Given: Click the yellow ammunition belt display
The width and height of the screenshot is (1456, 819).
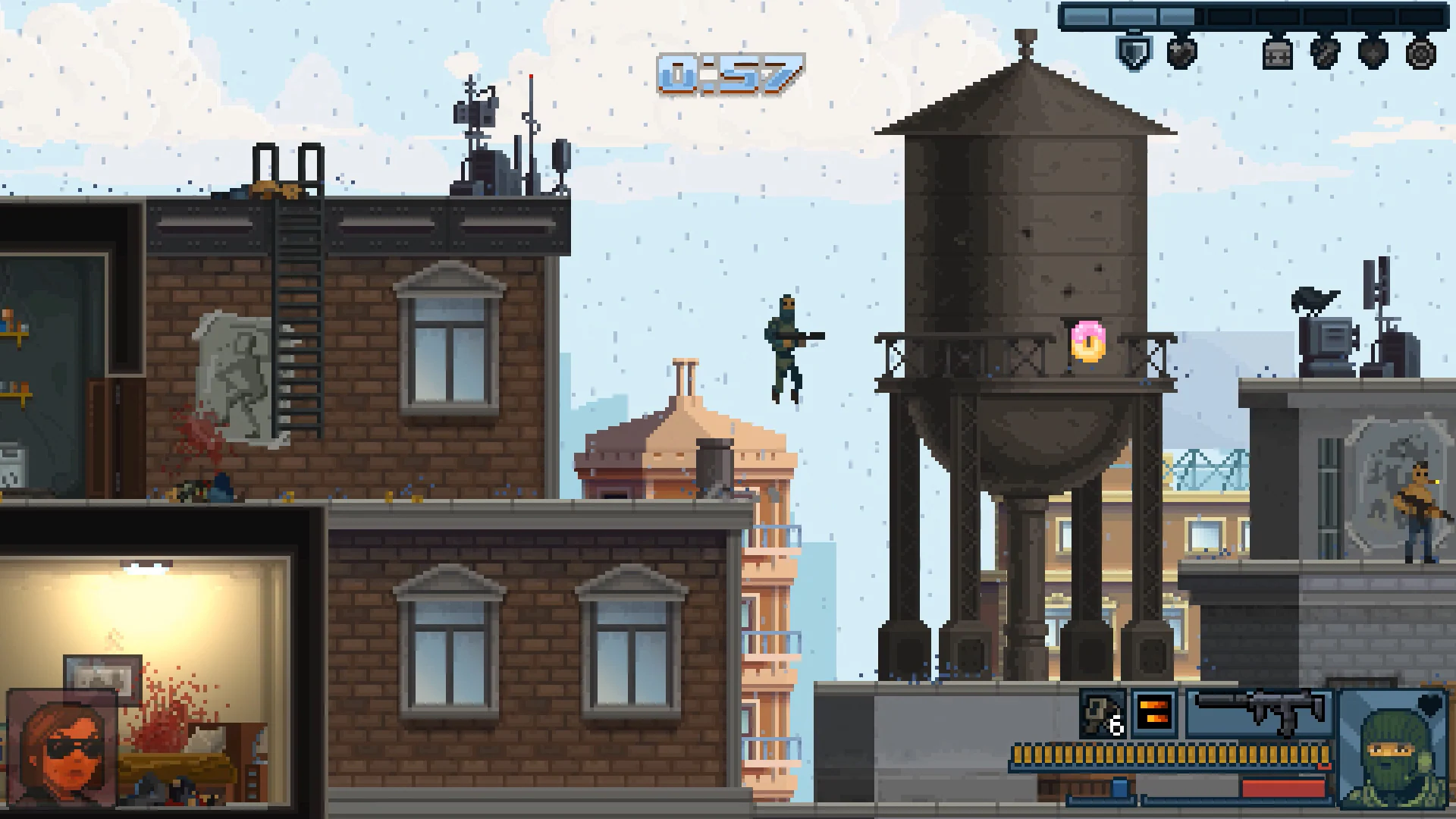Looking at the screenshot, I should click(1172, 752).
